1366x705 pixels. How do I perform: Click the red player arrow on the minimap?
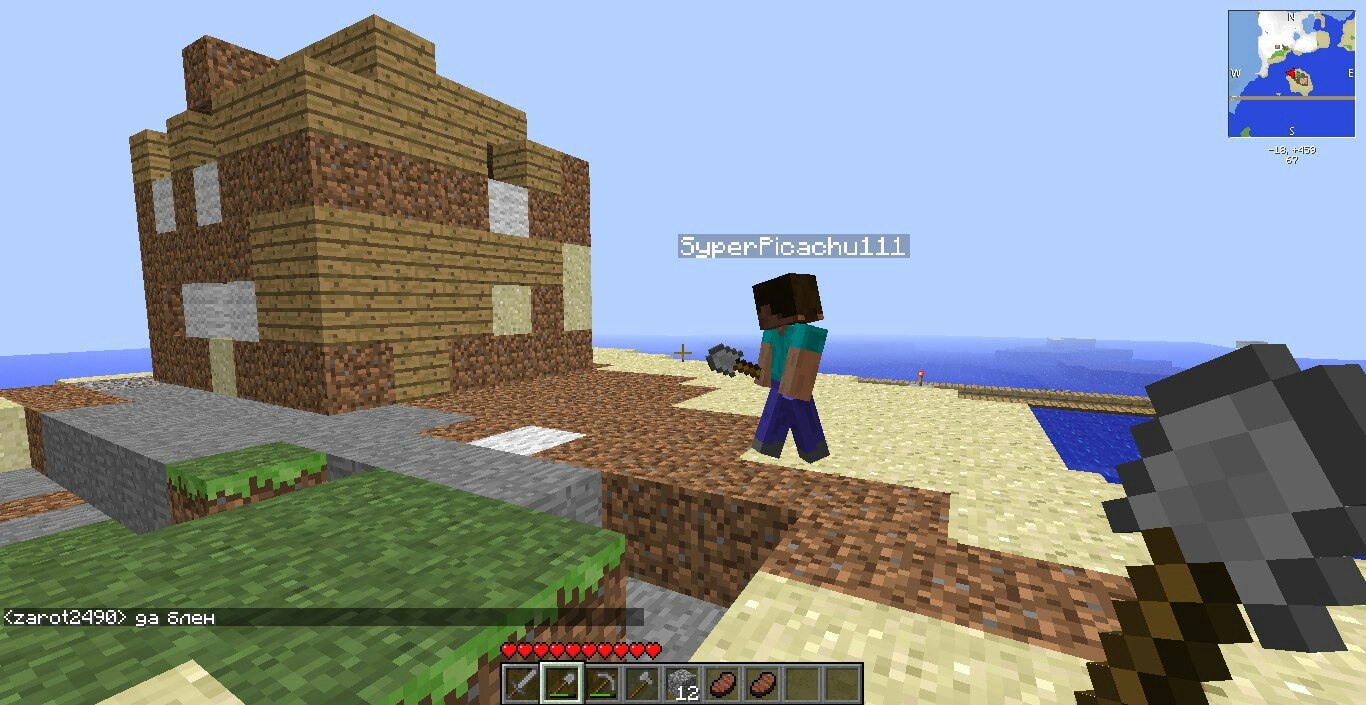click(1291, 74)
